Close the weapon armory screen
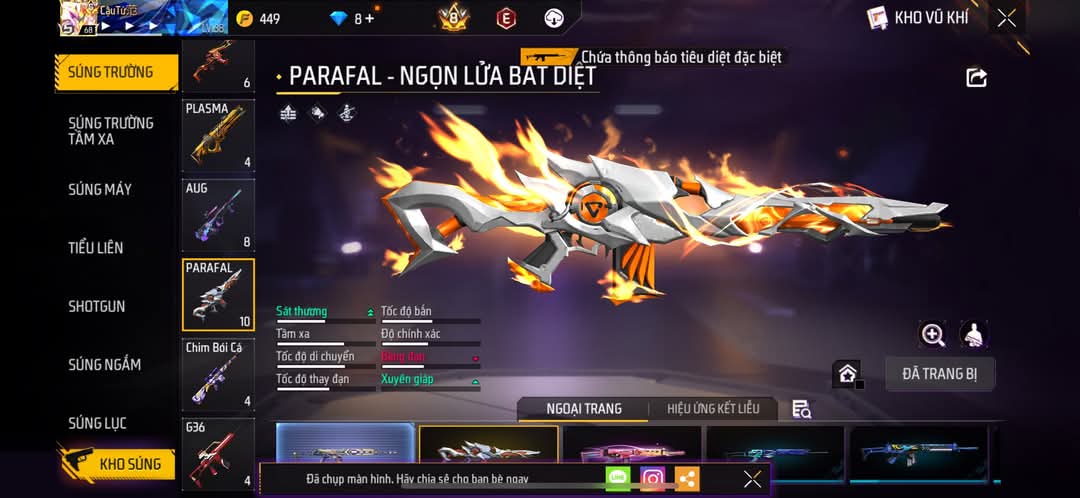 point(1007,18)
